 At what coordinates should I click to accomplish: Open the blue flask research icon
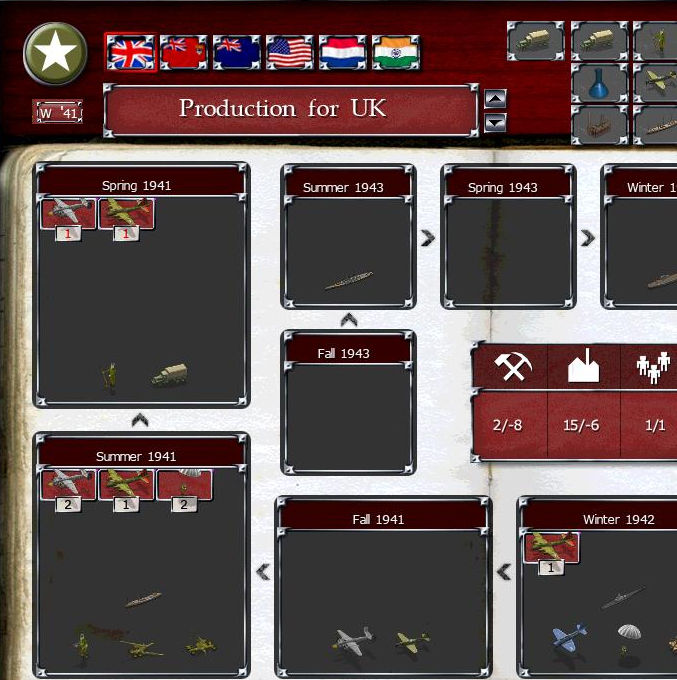(600, 85)
